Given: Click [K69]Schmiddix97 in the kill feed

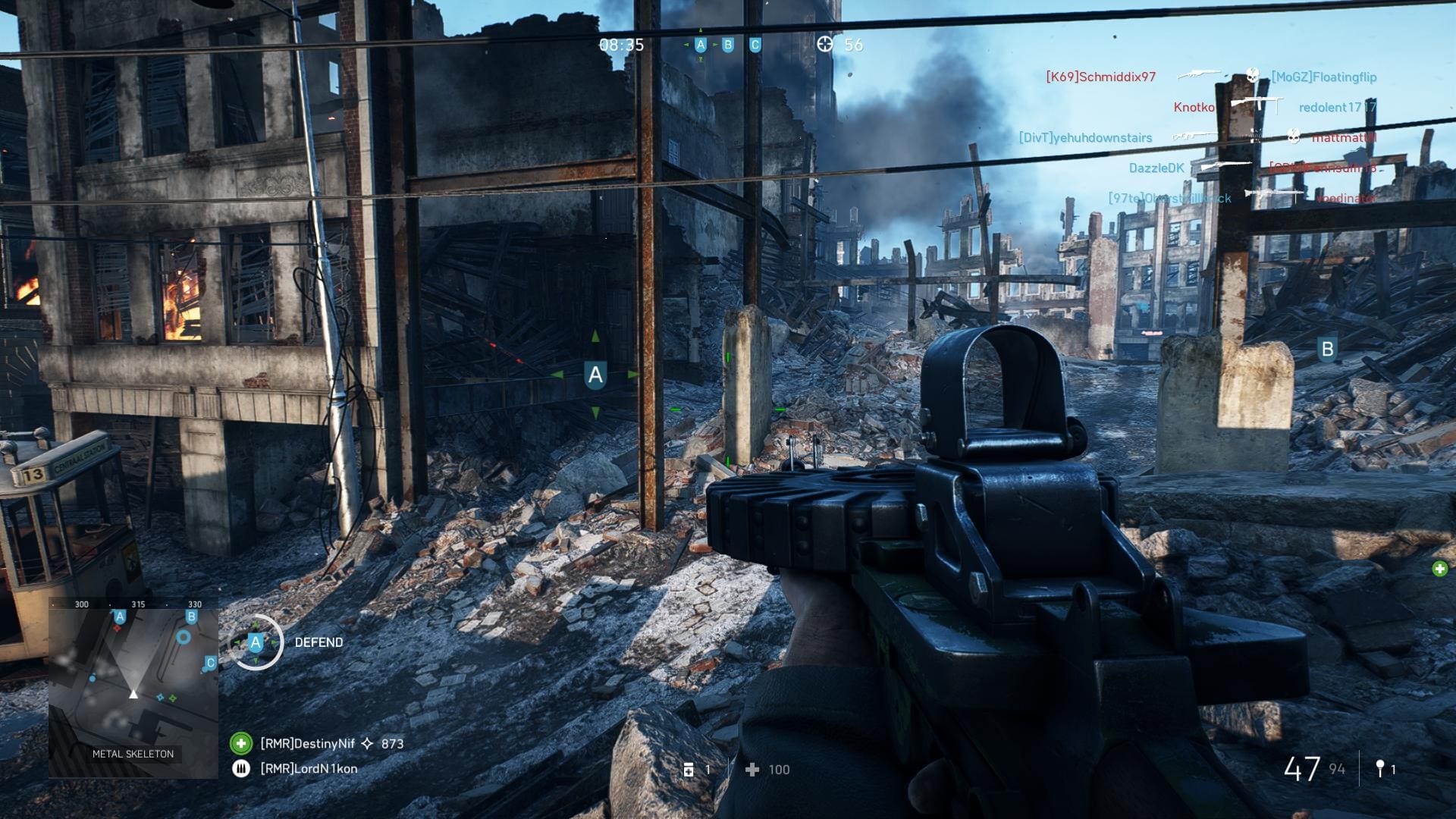Looking at the screenshot, I should [x=1100, y=77].
